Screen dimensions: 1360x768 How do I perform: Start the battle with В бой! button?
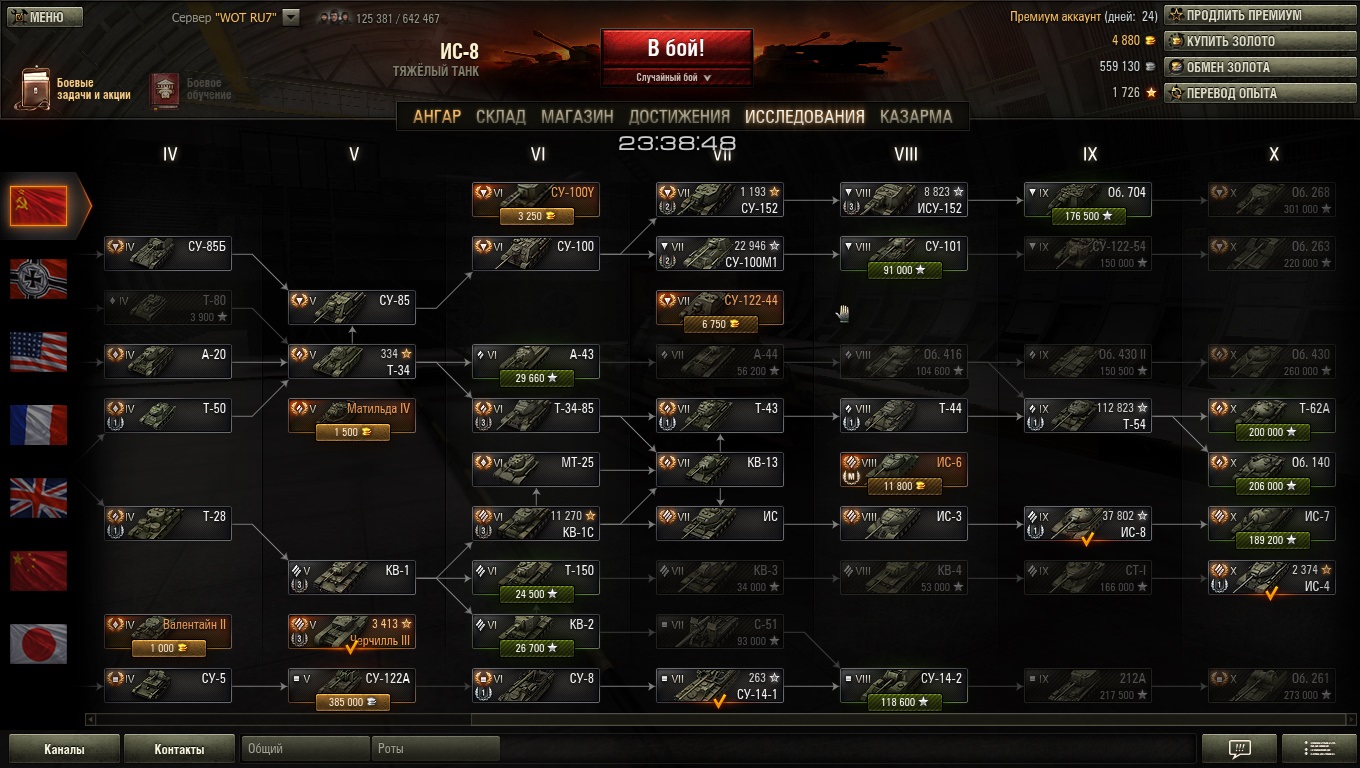tap(676, 48)
